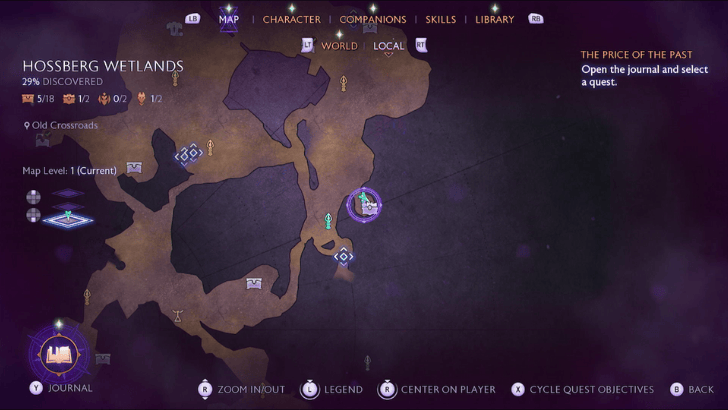Select the Old Crossroads location label

click(63, 126)
